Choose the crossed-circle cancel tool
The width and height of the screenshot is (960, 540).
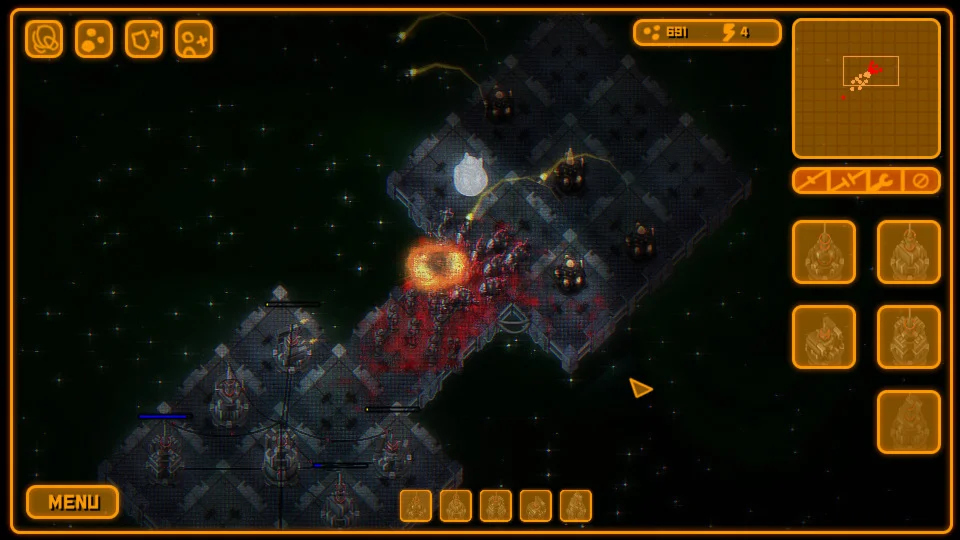[x=921, y=181]
